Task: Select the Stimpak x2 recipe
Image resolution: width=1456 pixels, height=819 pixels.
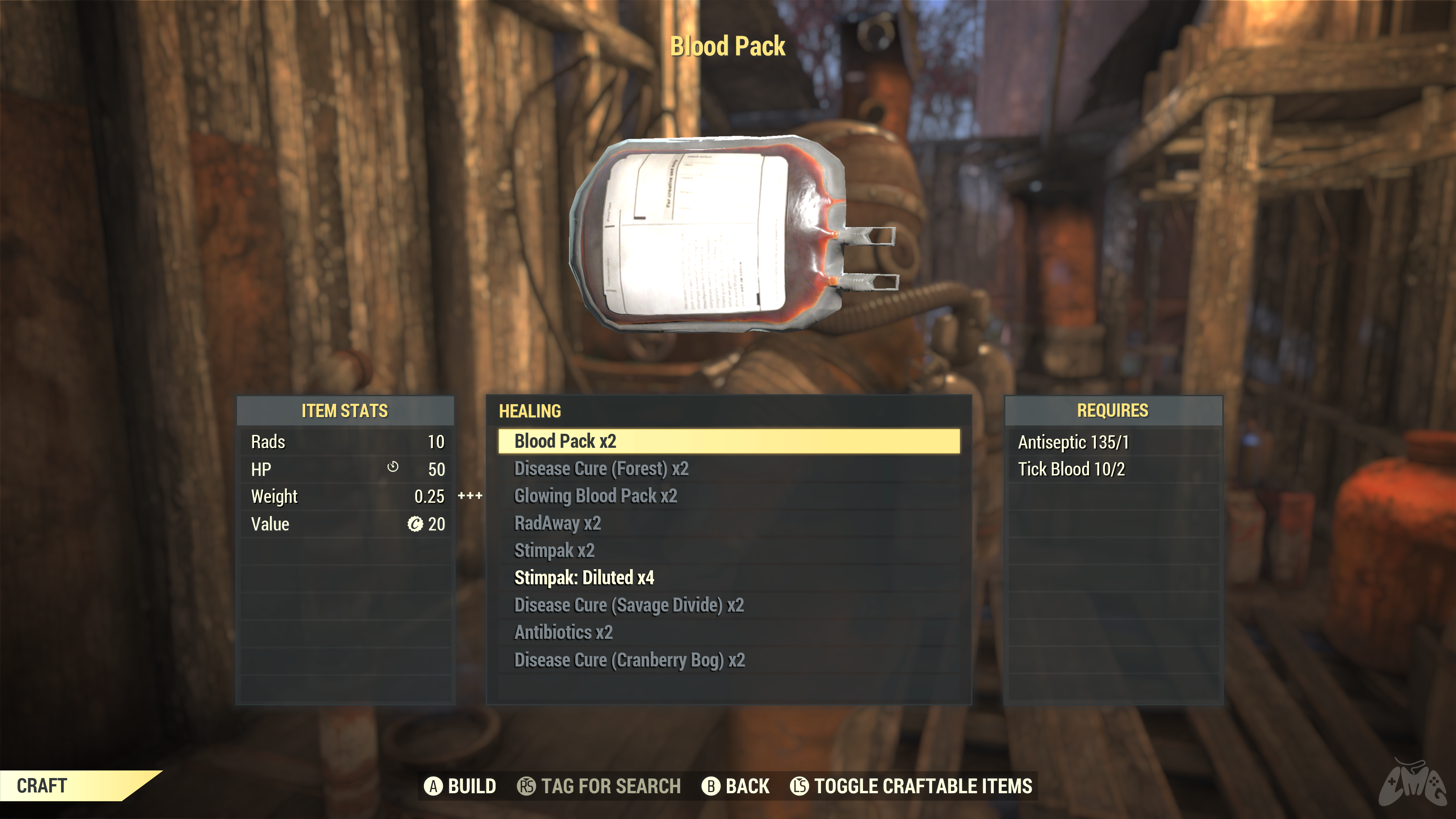Action: [554, 551]
